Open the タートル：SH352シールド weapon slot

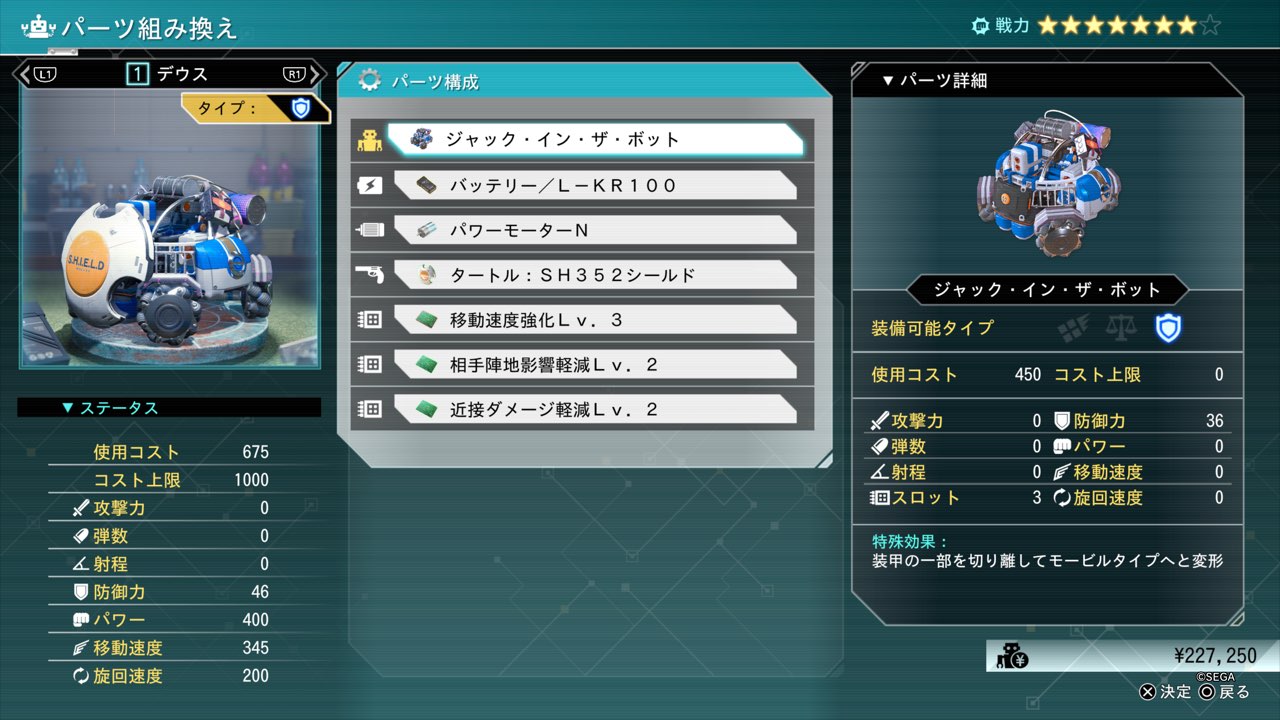[594, 275]
